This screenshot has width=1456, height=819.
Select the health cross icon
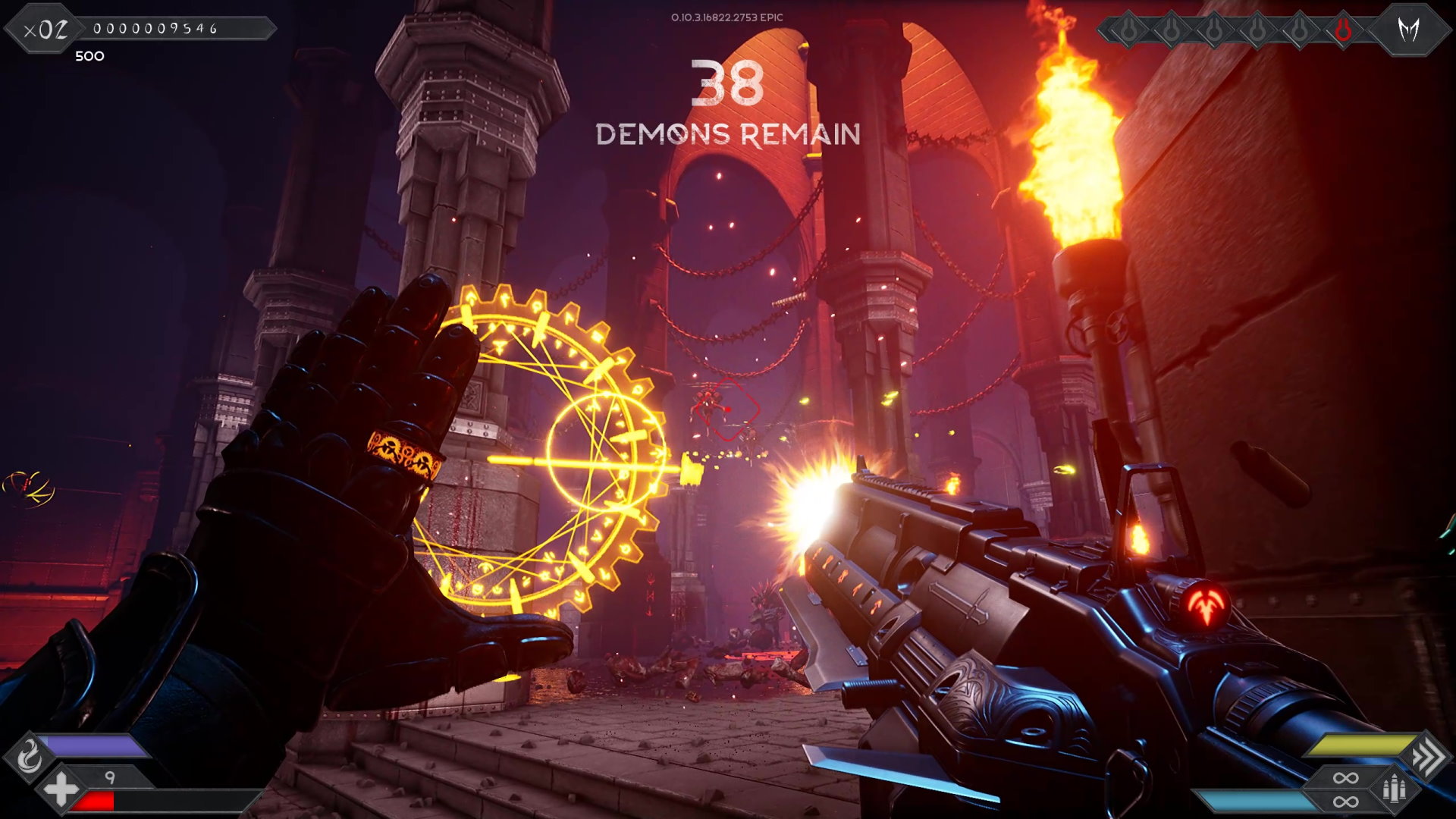coord(61,789)
